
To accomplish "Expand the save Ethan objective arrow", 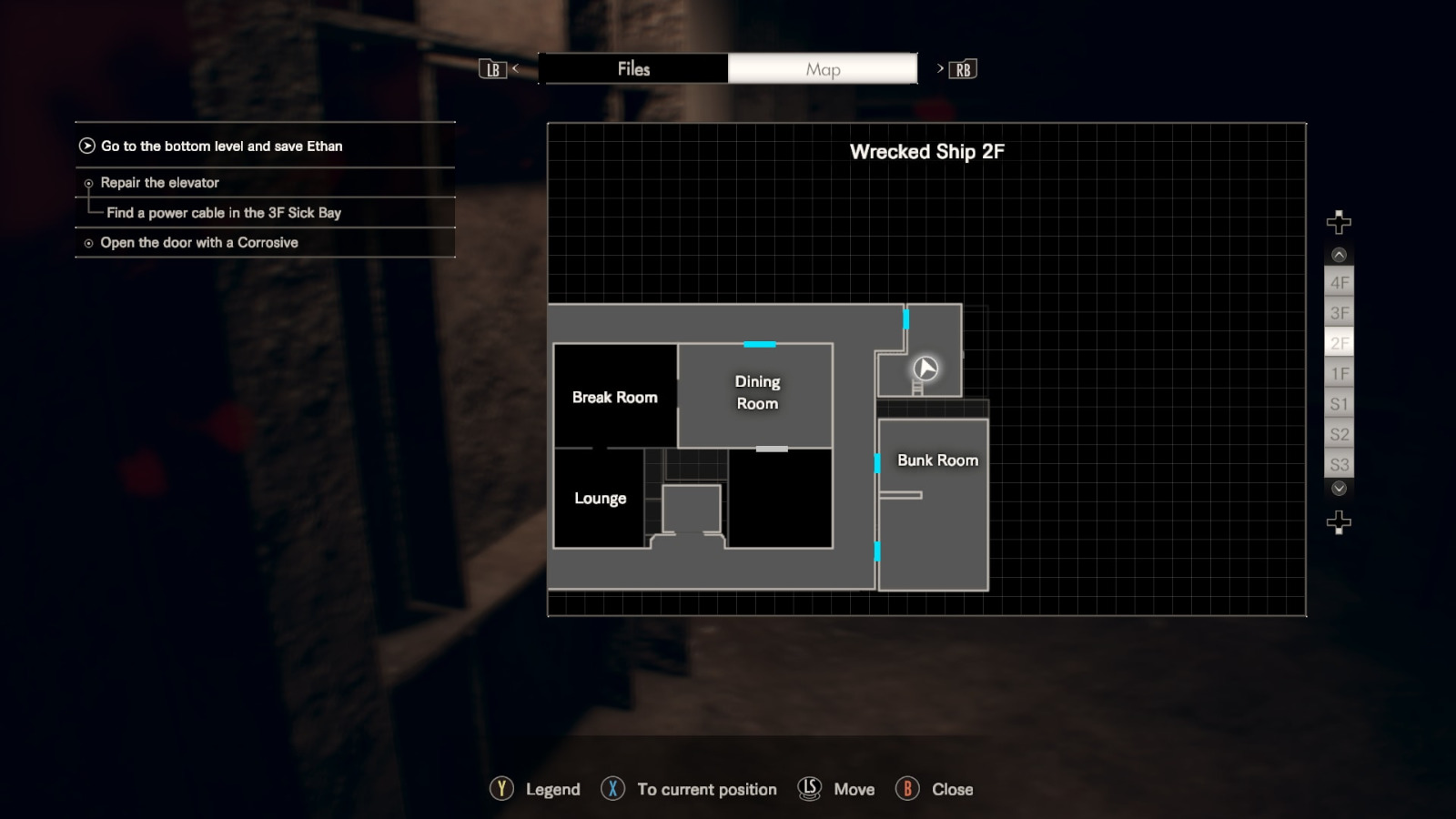I will pos(86,146).
